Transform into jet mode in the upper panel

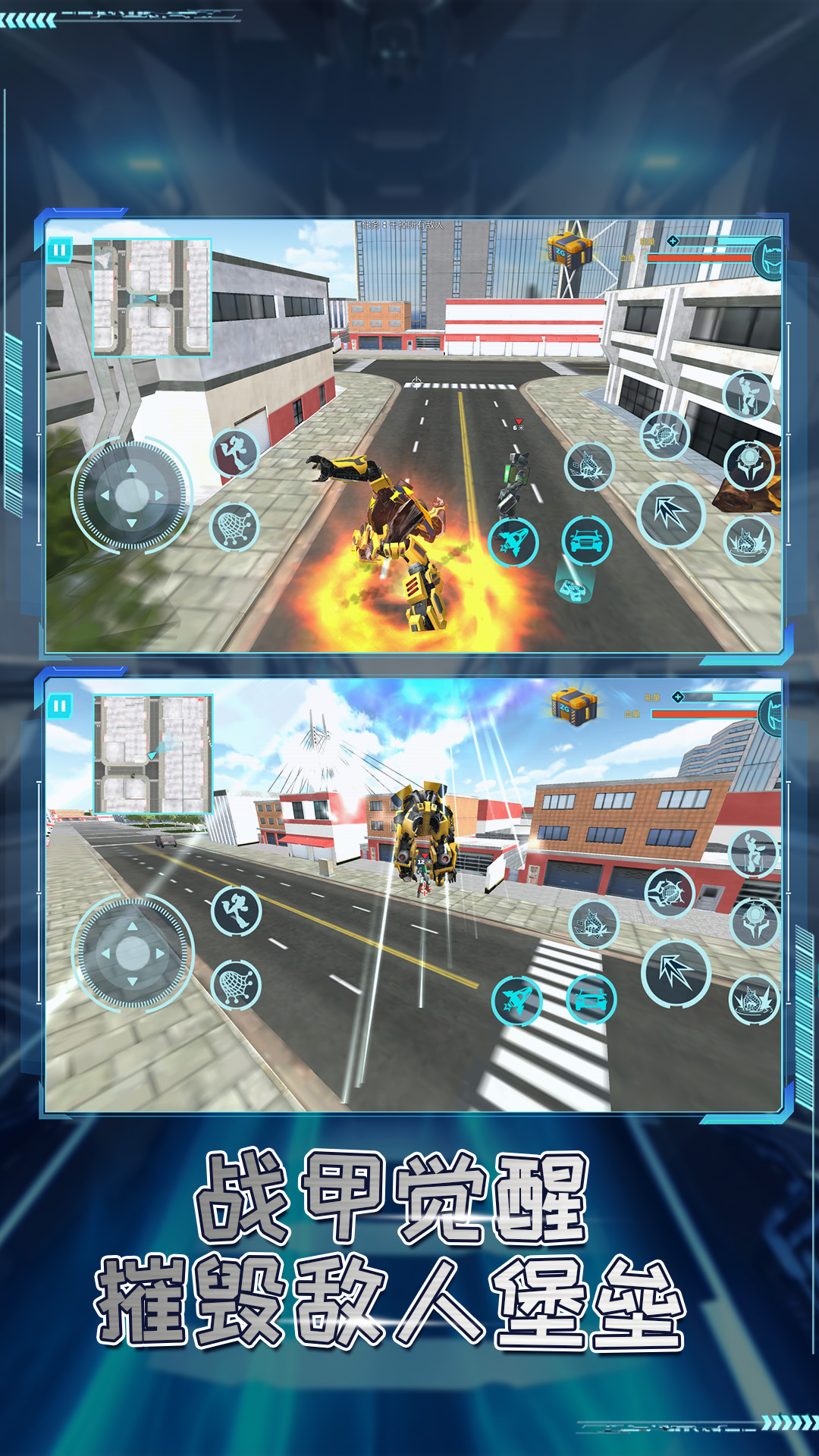pyautogui.click(x=513, y=542)
